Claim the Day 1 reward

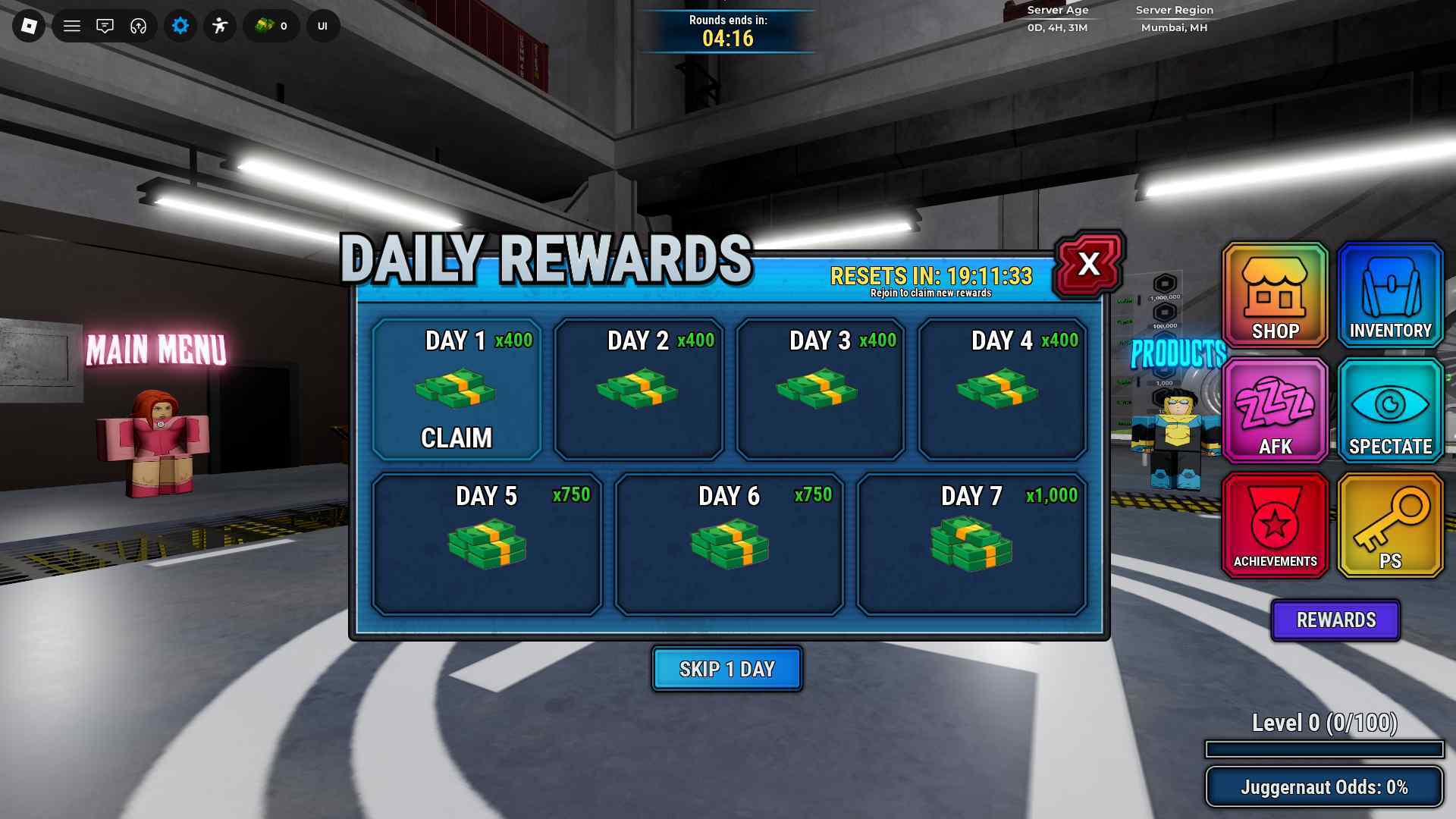click(x=457, y=438)
